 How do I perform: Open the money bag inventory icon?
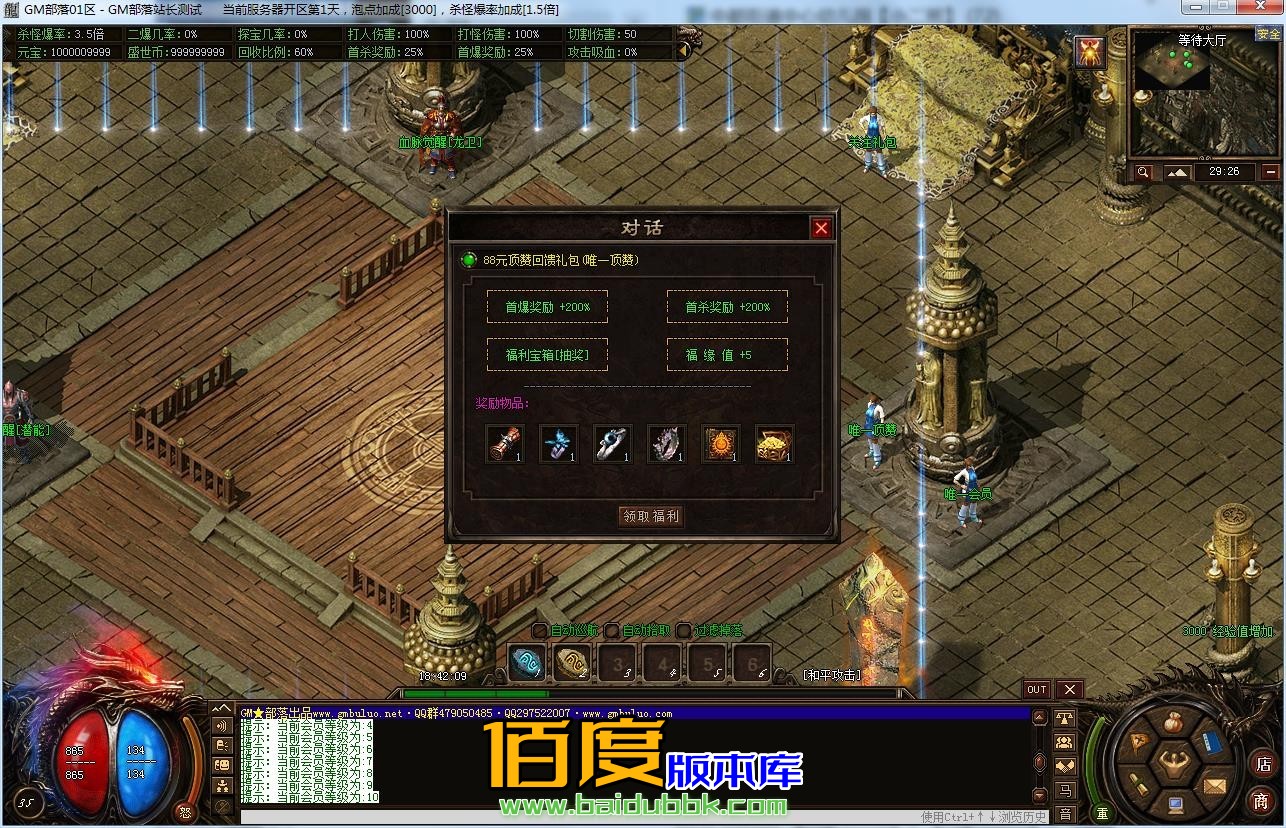coord(1172,721)
